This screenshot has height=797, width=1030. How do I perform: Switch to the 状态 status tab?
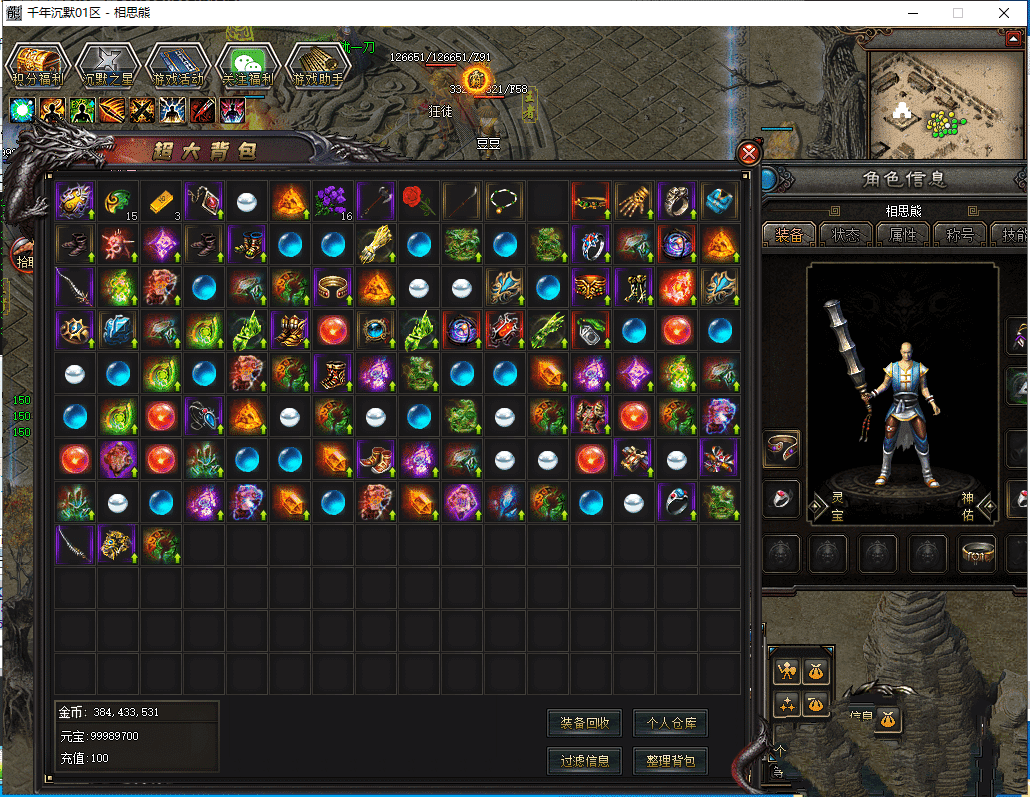pyautogui.click(x=846, y=235)
